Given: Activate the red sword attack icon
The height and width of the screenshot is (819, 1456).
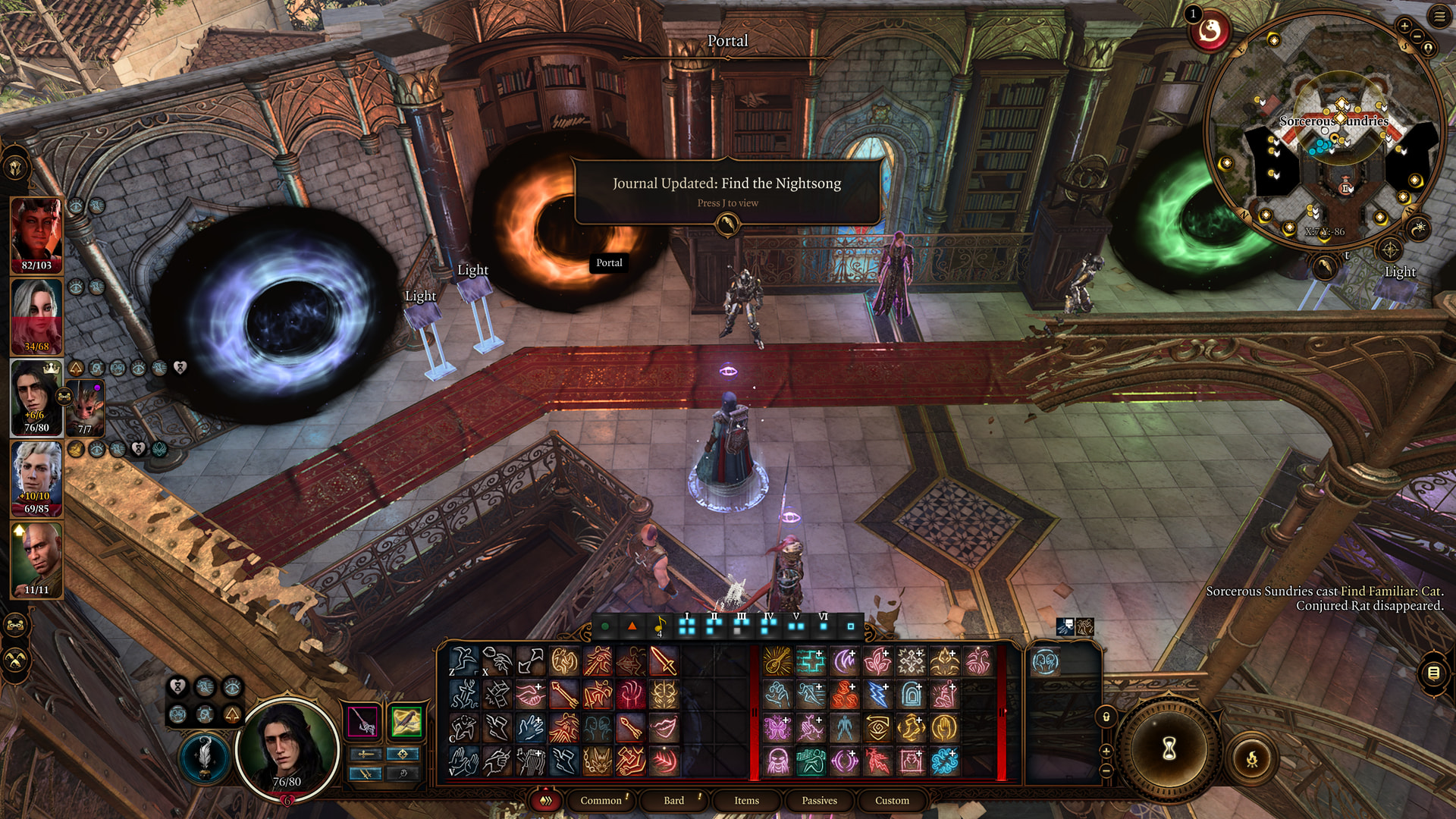Looking at the screenshot, I should pyautogui.click(x=664, y=661).
